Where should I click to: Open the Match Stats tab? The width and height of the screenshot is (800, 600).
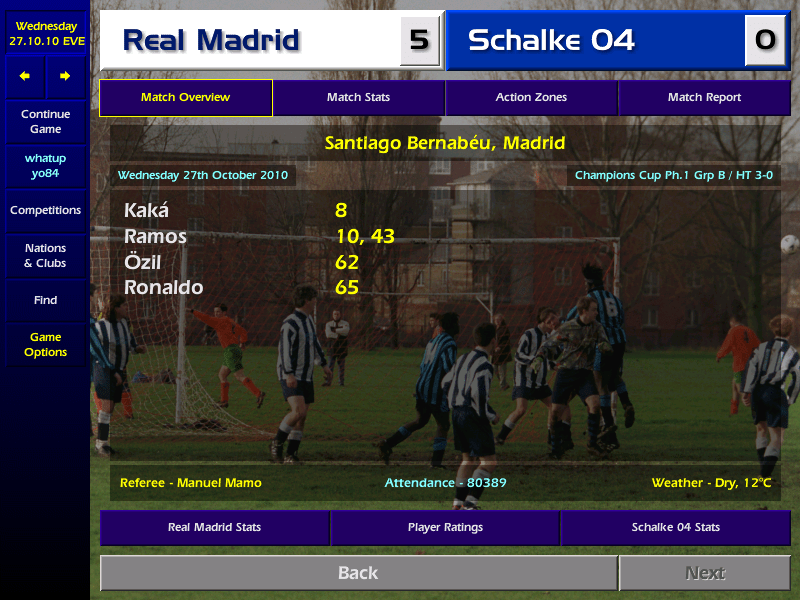(x=358, y=98)
